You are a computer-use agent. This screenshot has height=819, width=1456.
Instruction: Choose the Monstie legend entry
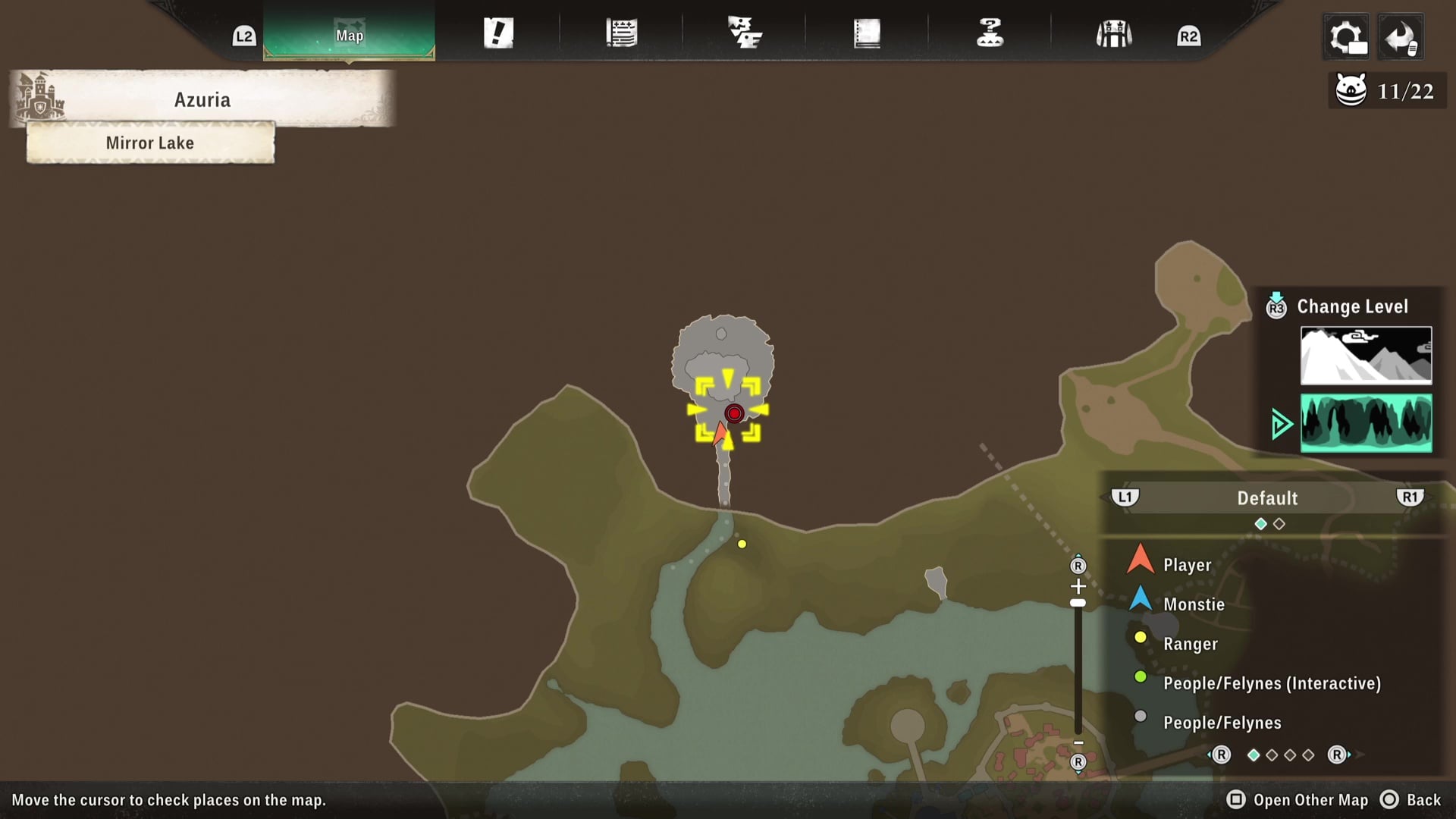pyautogui.click(x=1194, y=604)
